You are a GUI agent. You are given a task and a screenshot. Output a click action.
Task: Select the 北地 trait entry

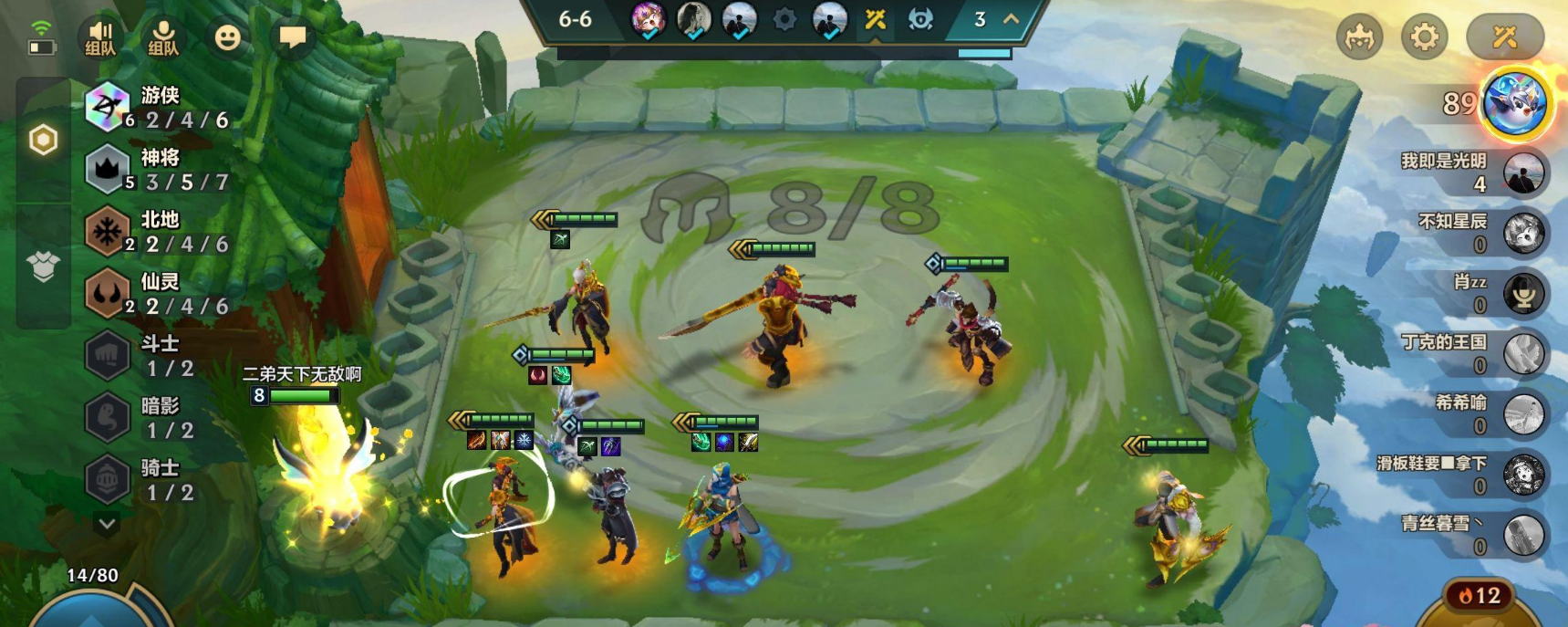tap(157, 232)
